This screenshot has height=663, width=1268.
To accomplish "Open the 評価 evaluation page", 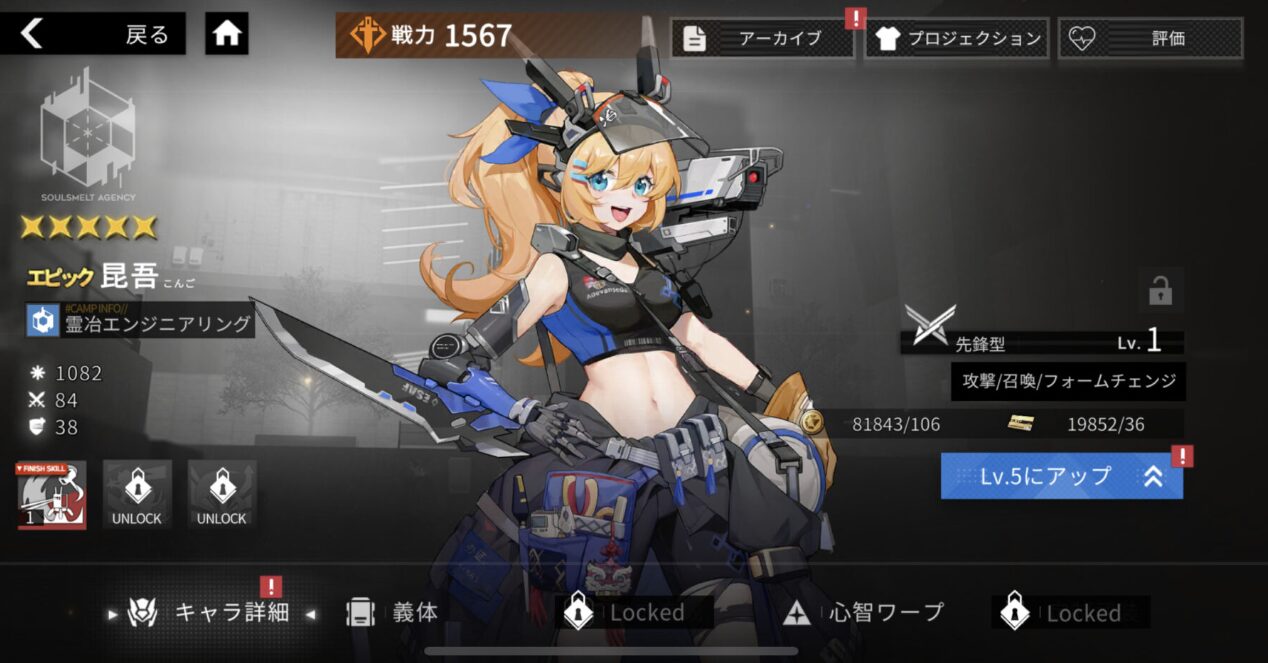I will click(x=1150, y=39).
